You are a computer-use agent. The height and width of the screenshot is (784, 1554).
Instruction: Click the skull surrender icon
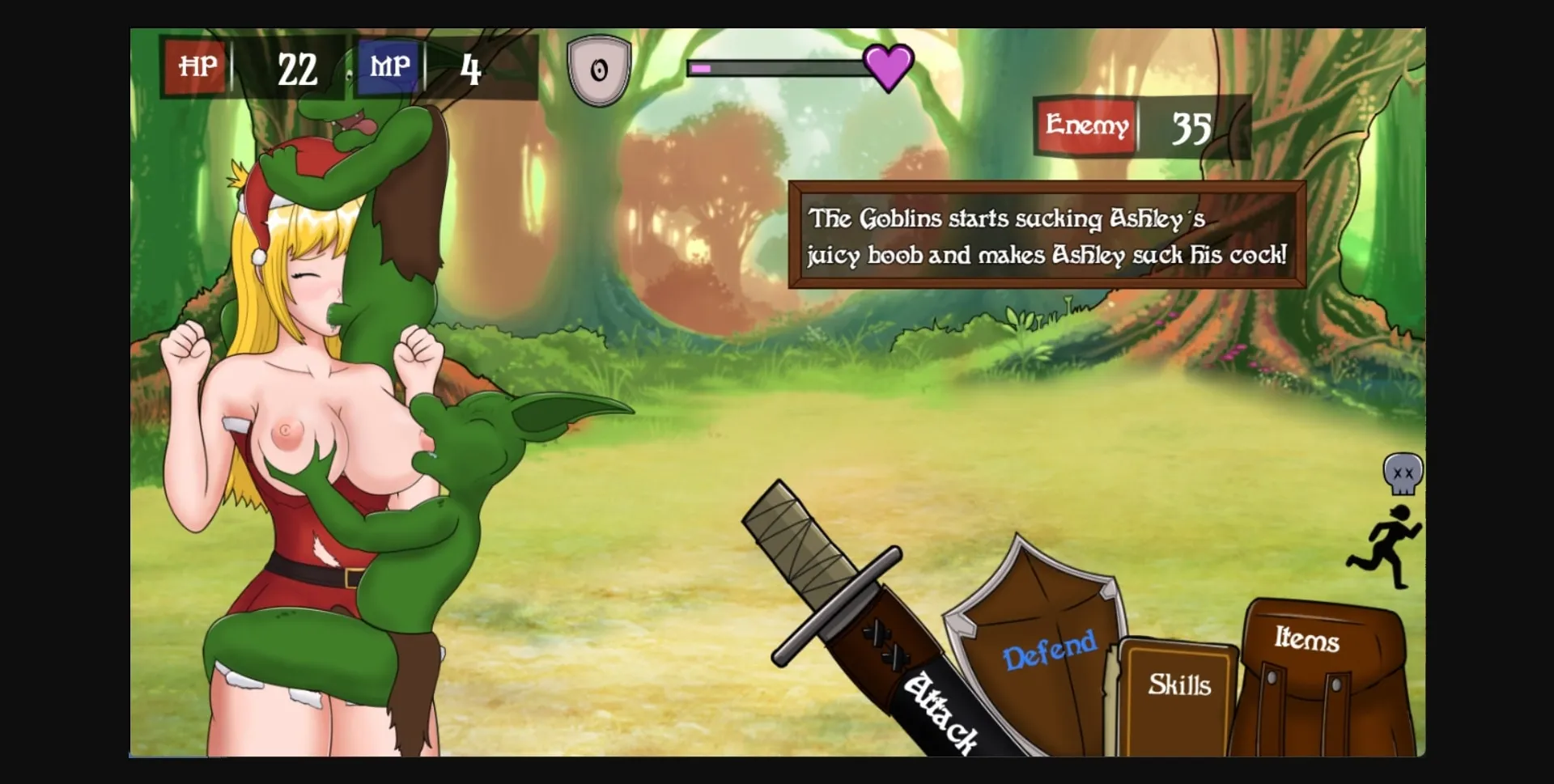1403,473
